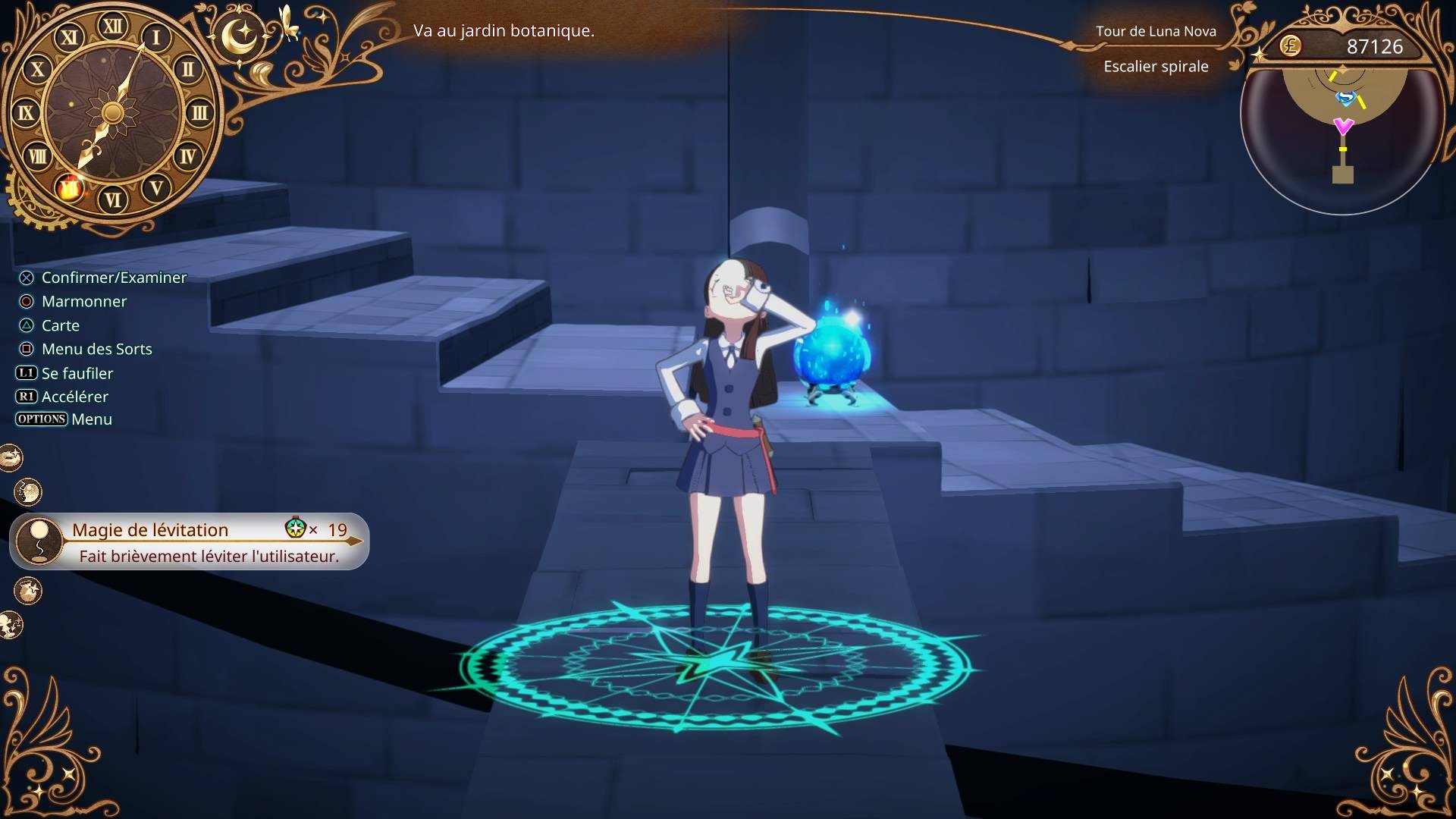Image resolution: width=1456 pixels, height=819 pixels.
Task: Pick the round pot with star spell icon
Action: [x=28, y=591]
